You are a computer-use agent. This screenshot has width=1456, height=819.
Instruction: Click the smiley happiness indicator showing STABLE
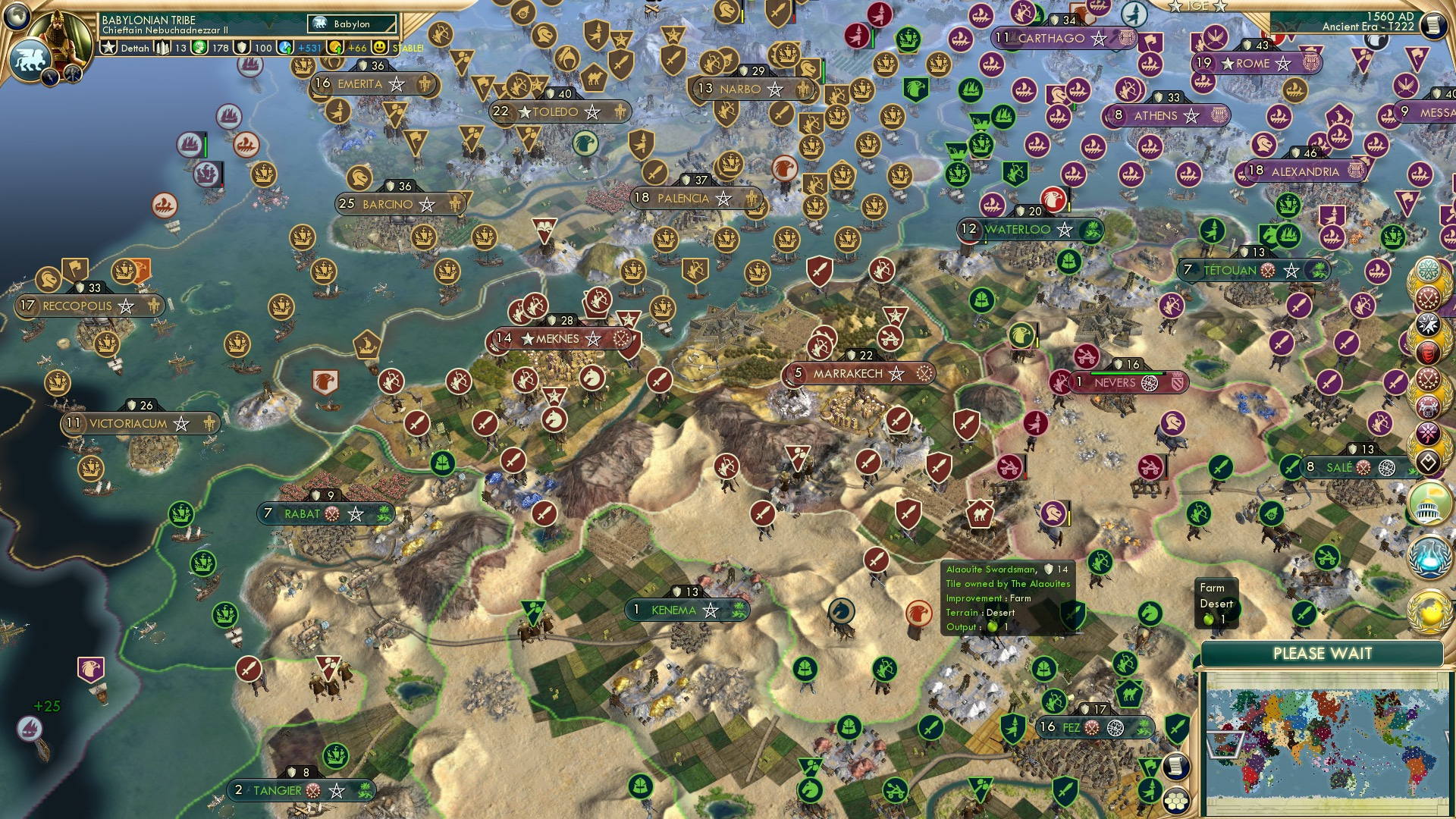click(x=379, y=48)
